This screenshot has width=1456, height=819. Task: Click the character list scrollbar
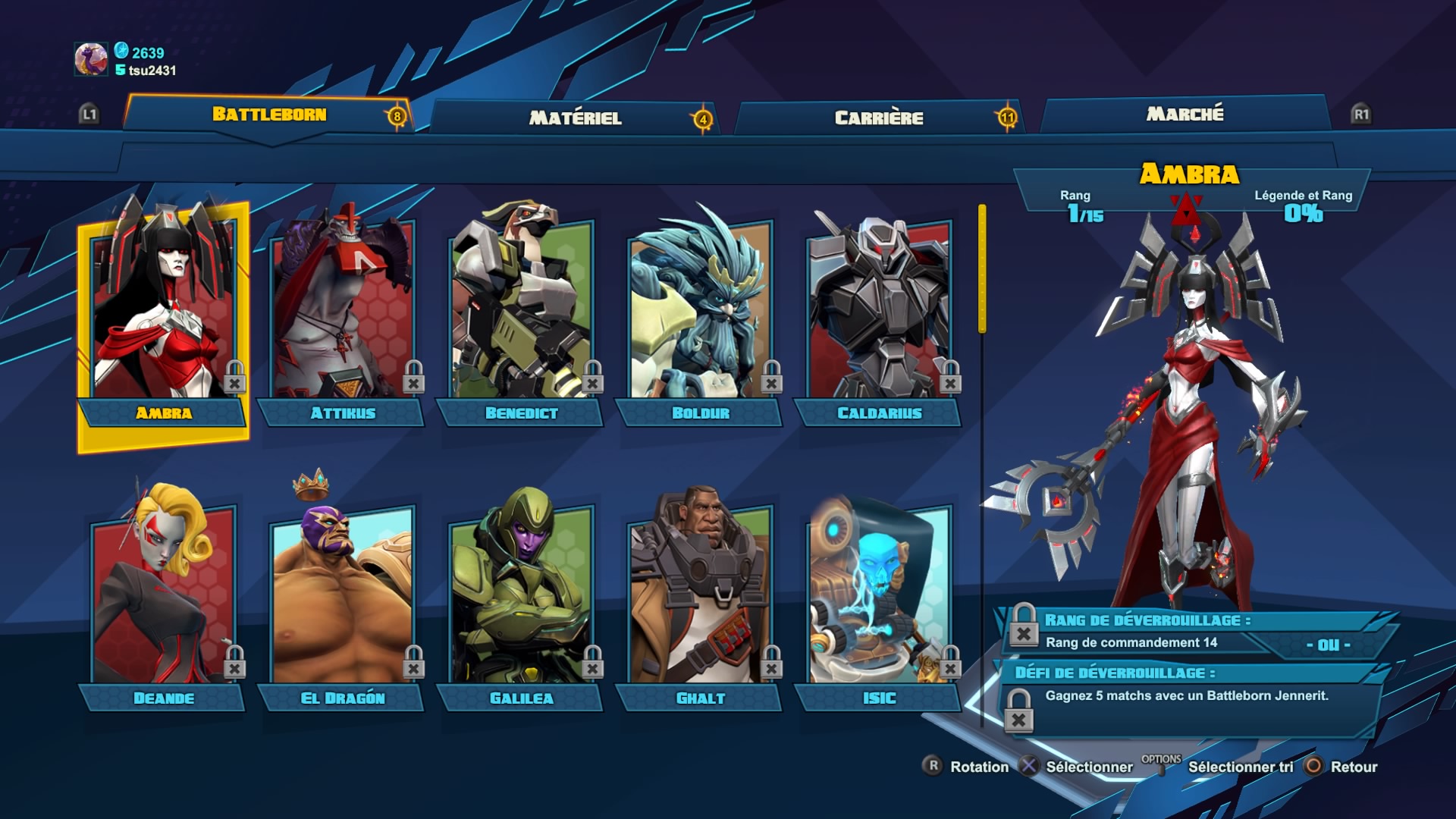[x=982, y=269]
